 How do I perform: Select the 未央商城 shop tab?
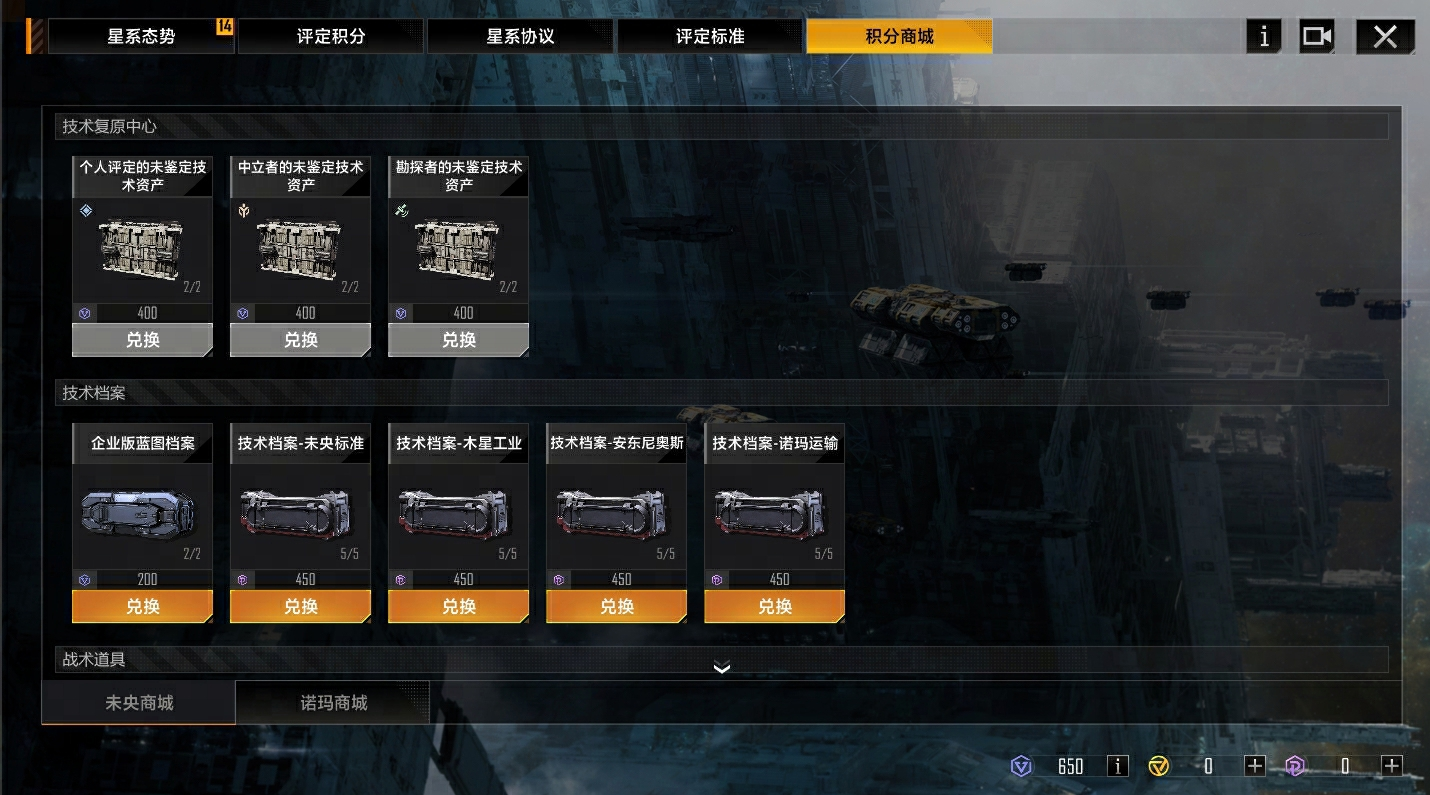tap(138, 702)
